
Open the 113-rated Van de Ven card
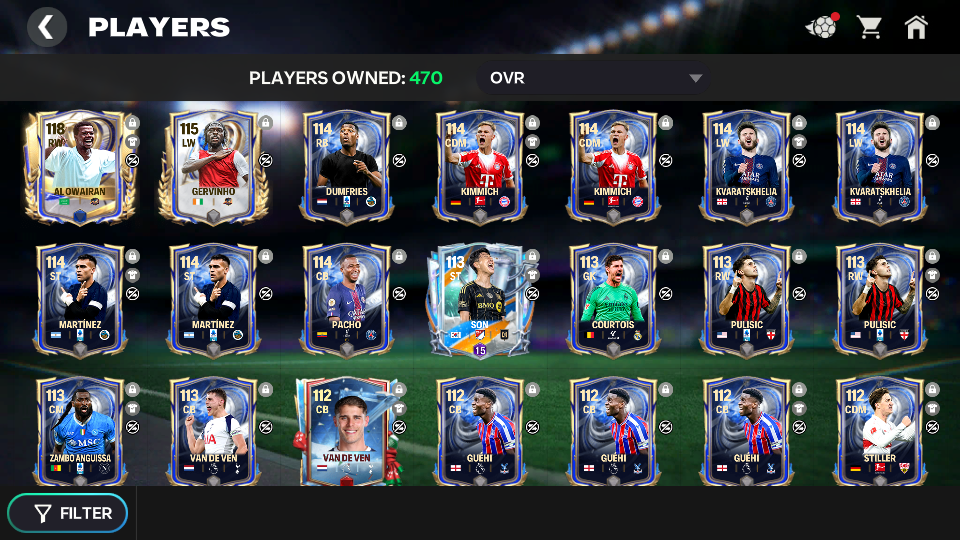[x=213, y=431]
